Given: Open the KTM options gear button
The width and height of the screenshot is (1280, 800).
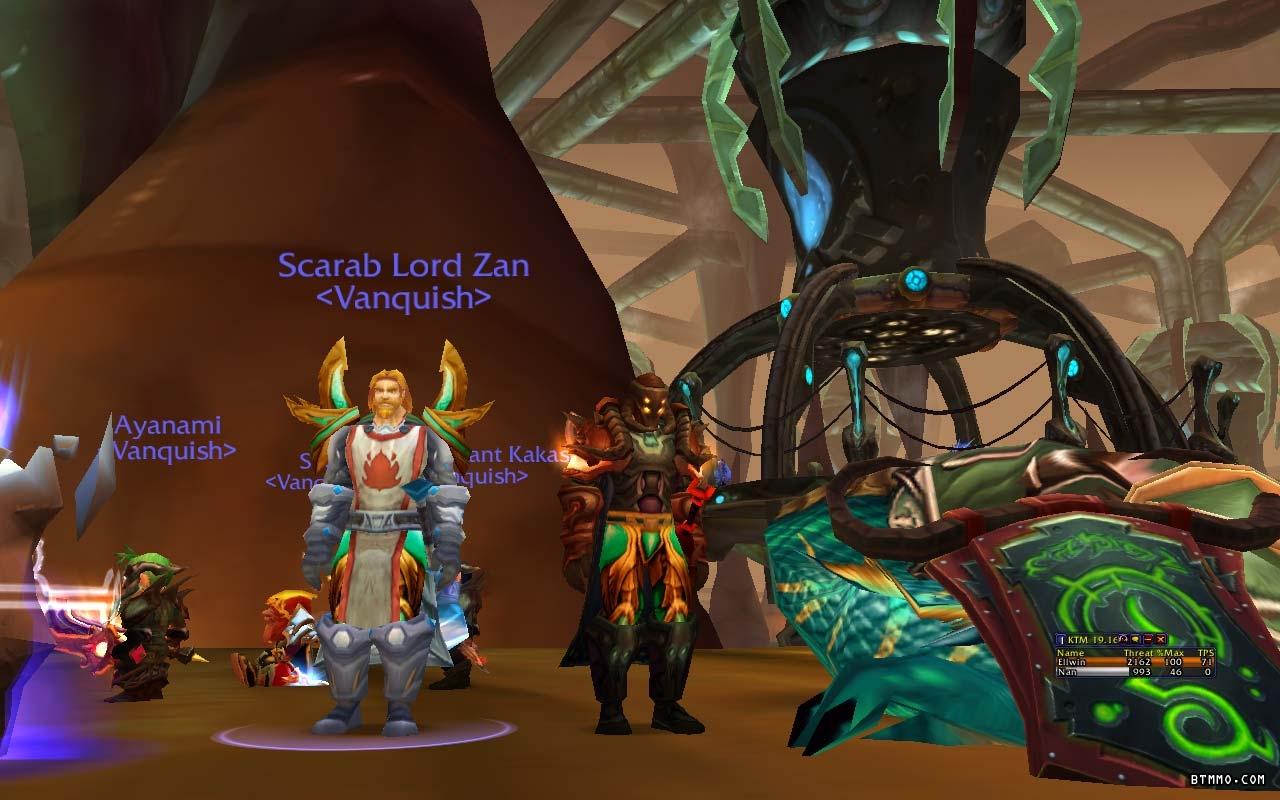Looking at the screenshot, I should pos(1122,639).
